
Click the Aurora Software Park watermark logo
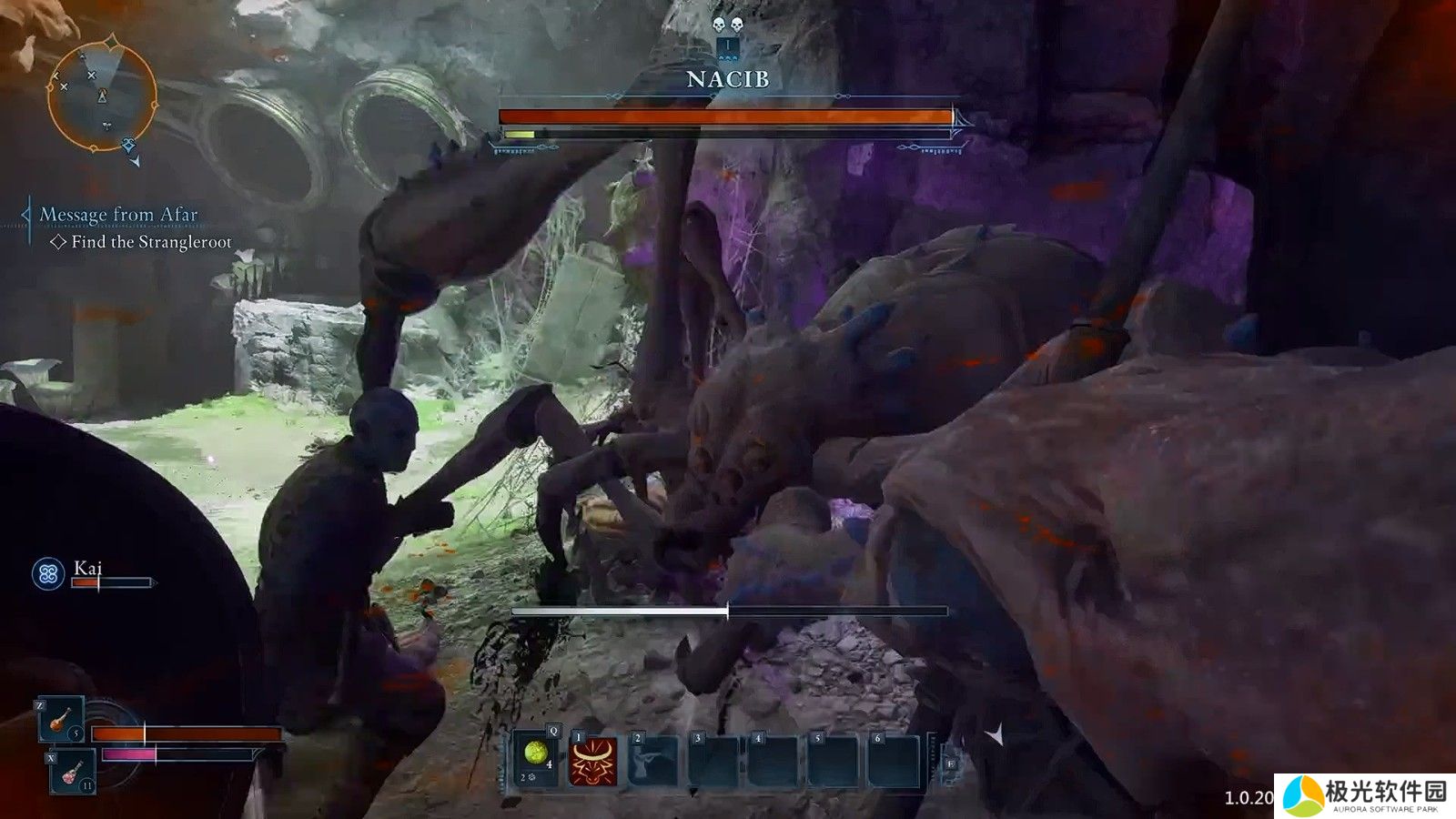1364,794
